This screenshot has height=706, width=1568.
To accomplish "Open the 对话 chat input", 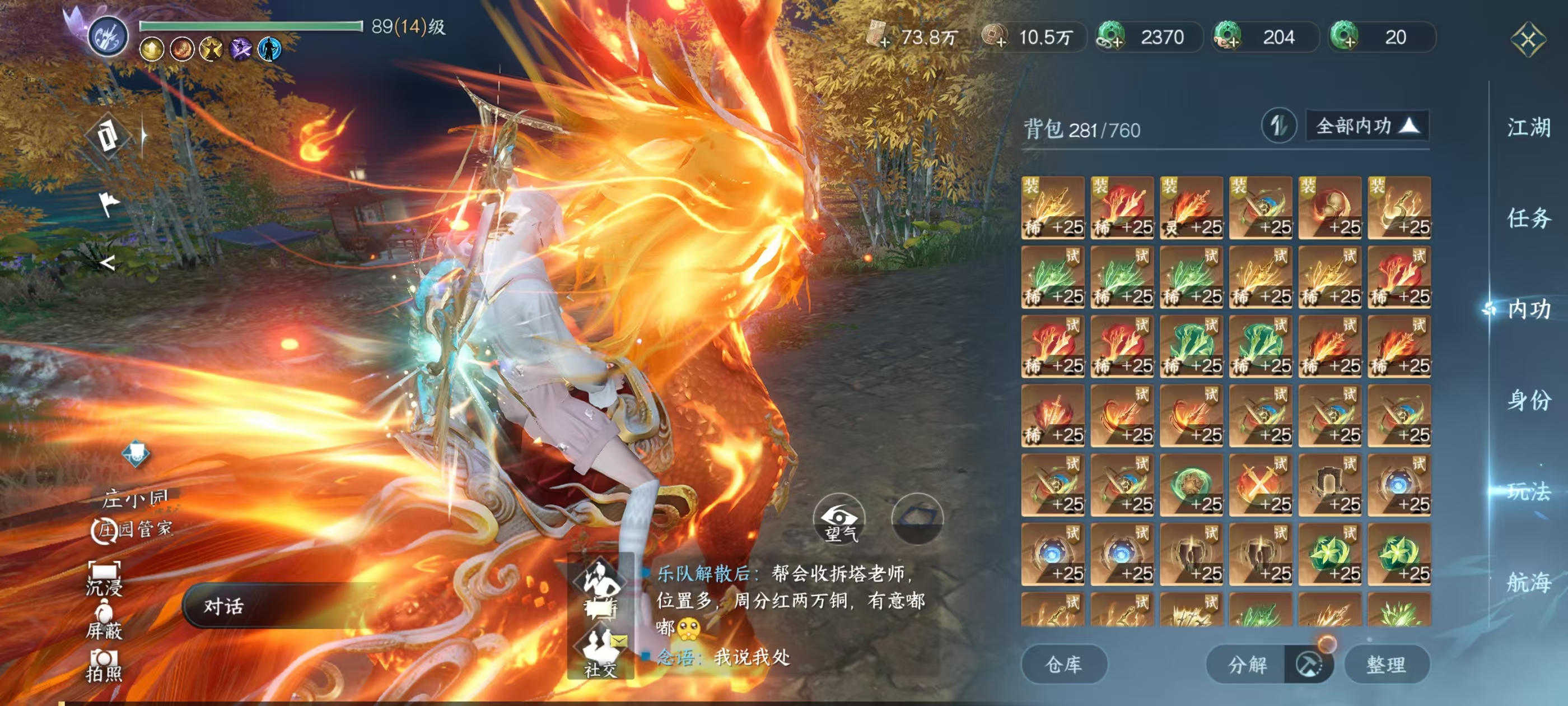I will [280, 606].
